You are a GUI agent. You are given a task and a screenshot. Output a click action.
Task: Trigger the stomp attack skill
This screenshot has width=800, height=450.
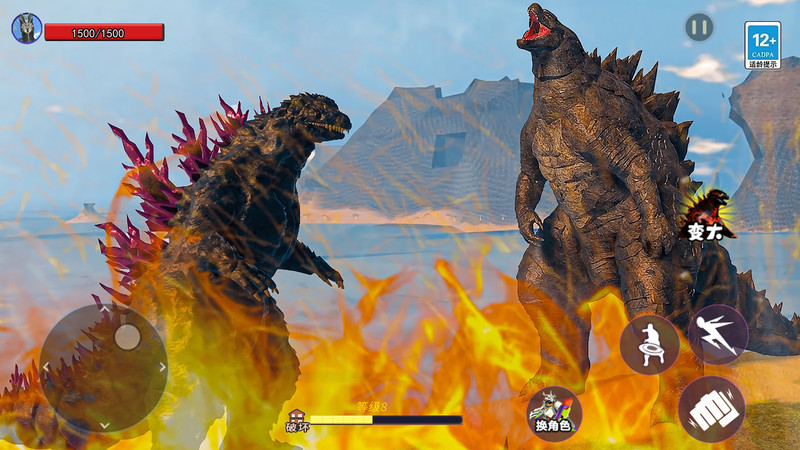[650, 345]
